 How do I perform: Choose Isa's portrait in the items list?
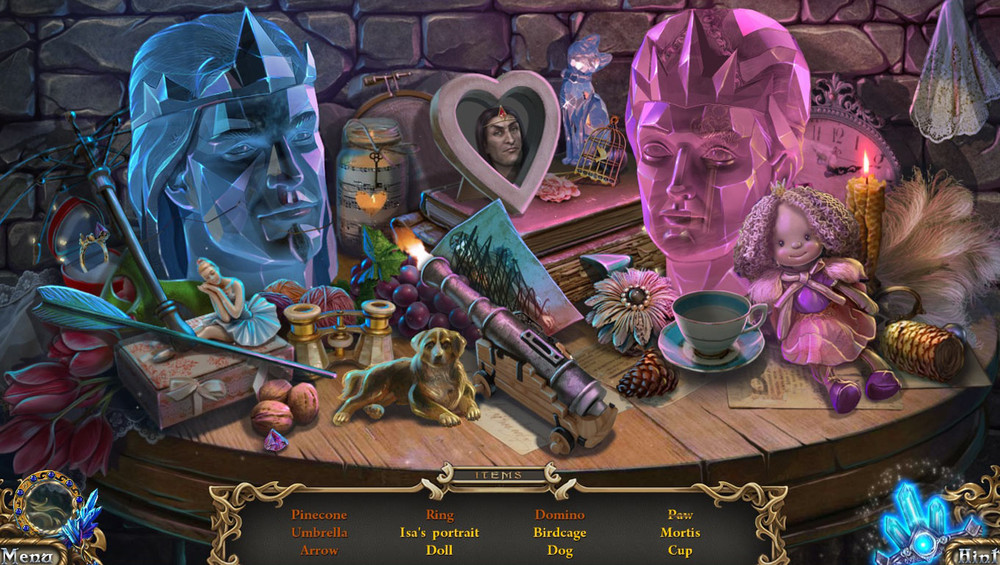point(439,533)
